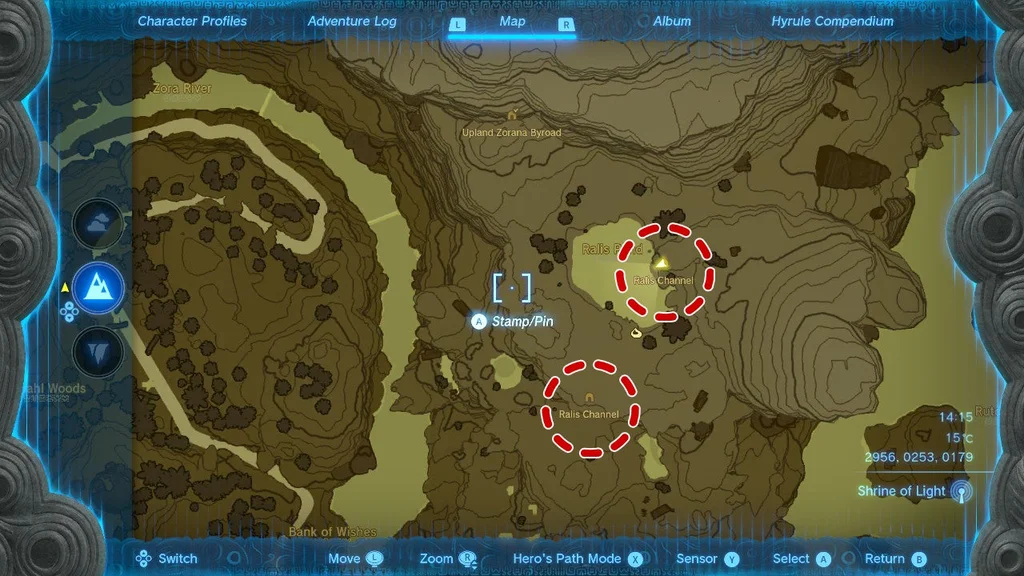Click the Upland Zorana Byroad cave marker
The width and height of the screenshot is (1024, 576).
(512, 116)
